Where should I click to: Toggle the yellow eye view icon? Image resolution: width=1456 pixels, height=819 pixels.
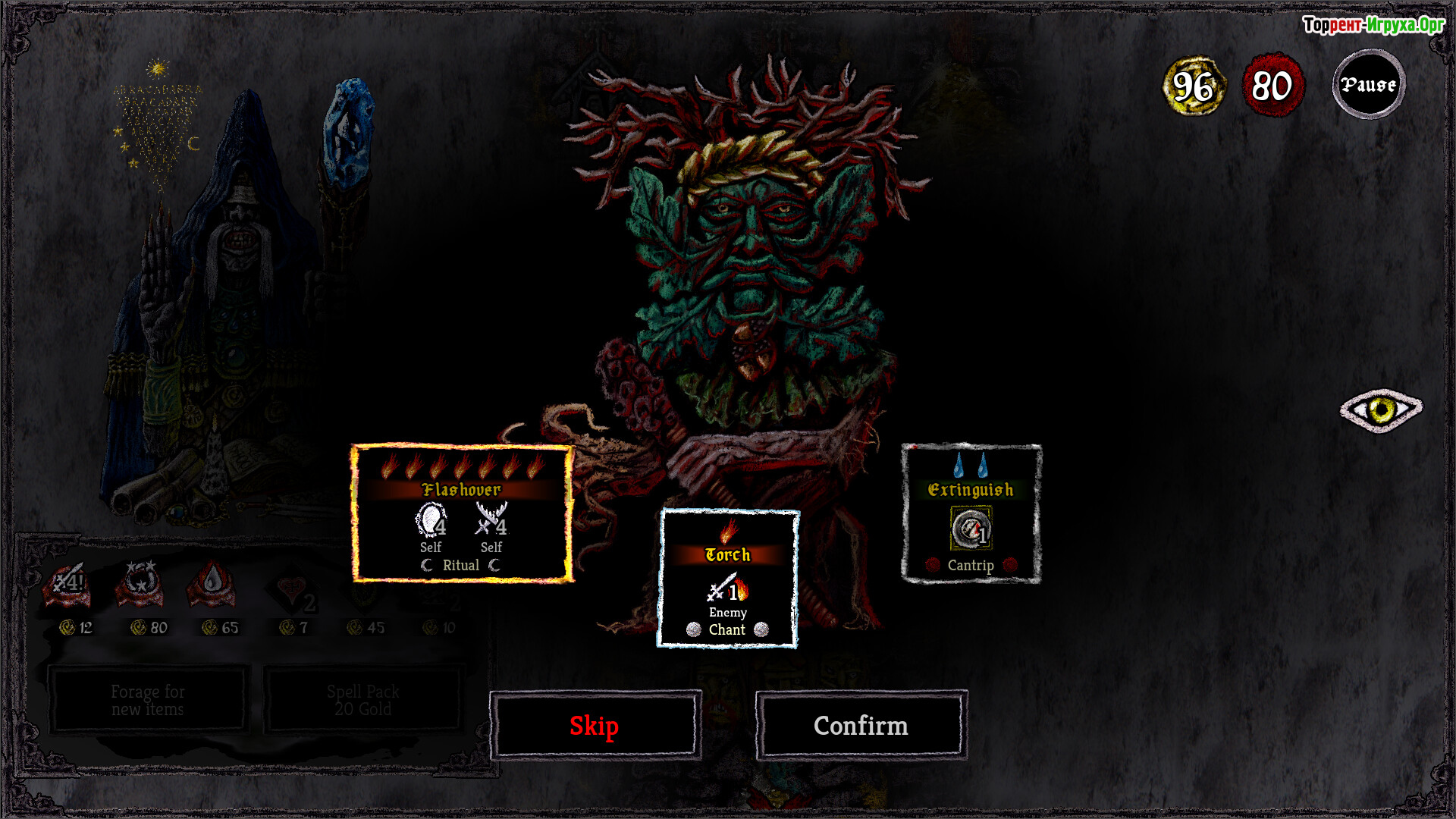coord(1381,410)
